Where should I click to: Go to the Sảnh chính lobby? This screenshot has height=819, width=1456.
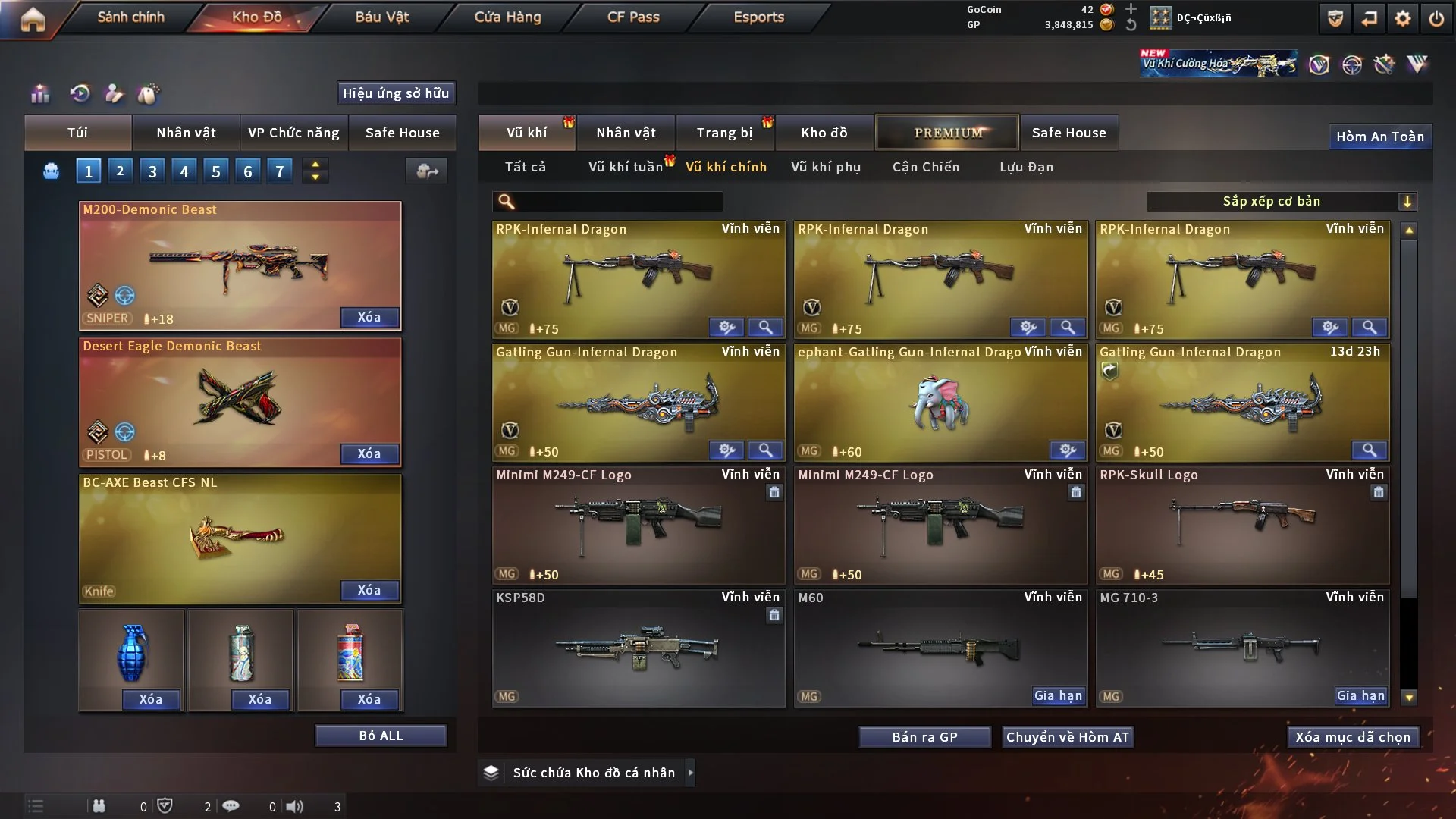[x=130, y=17]
